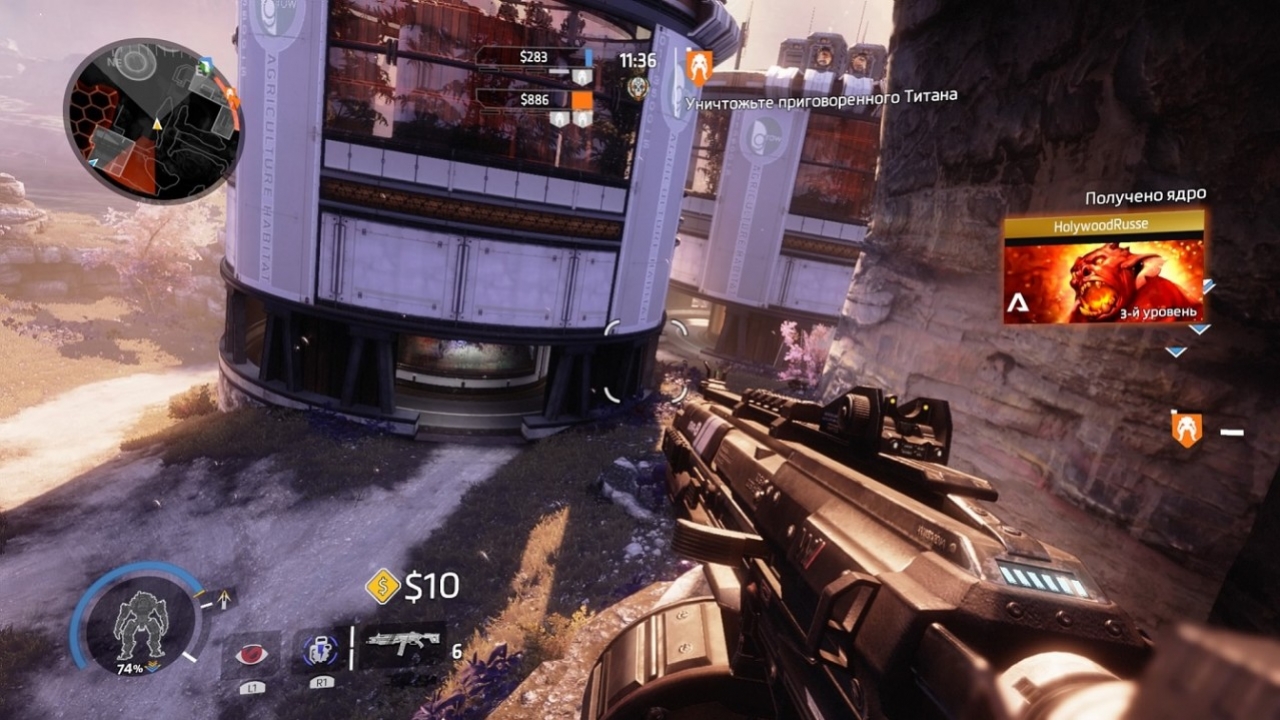Use the electric grenade ordnance icon

319,651
